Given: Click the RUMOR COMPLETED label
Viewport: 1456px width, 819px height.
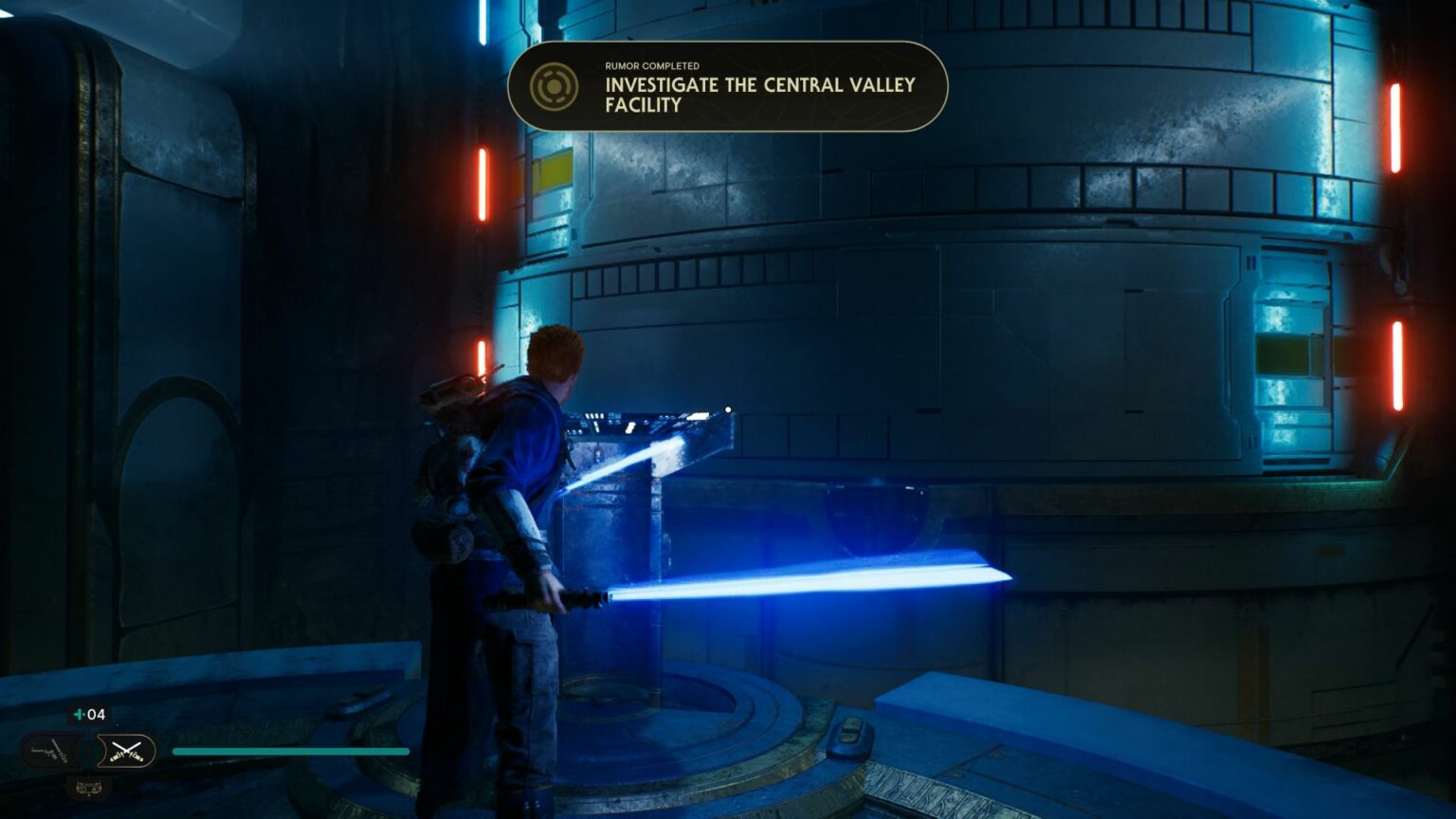Looking at the screenshot, I should tap(651, 66).
